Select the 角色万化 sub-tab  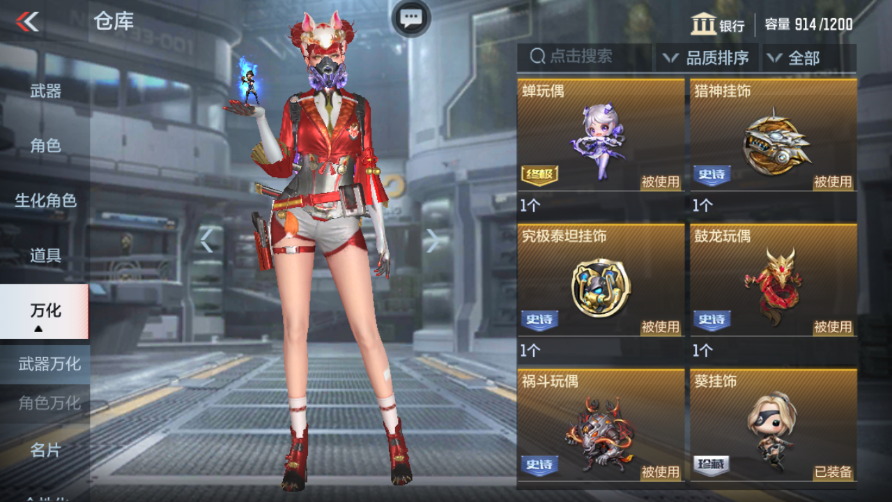tap(49, 403)
